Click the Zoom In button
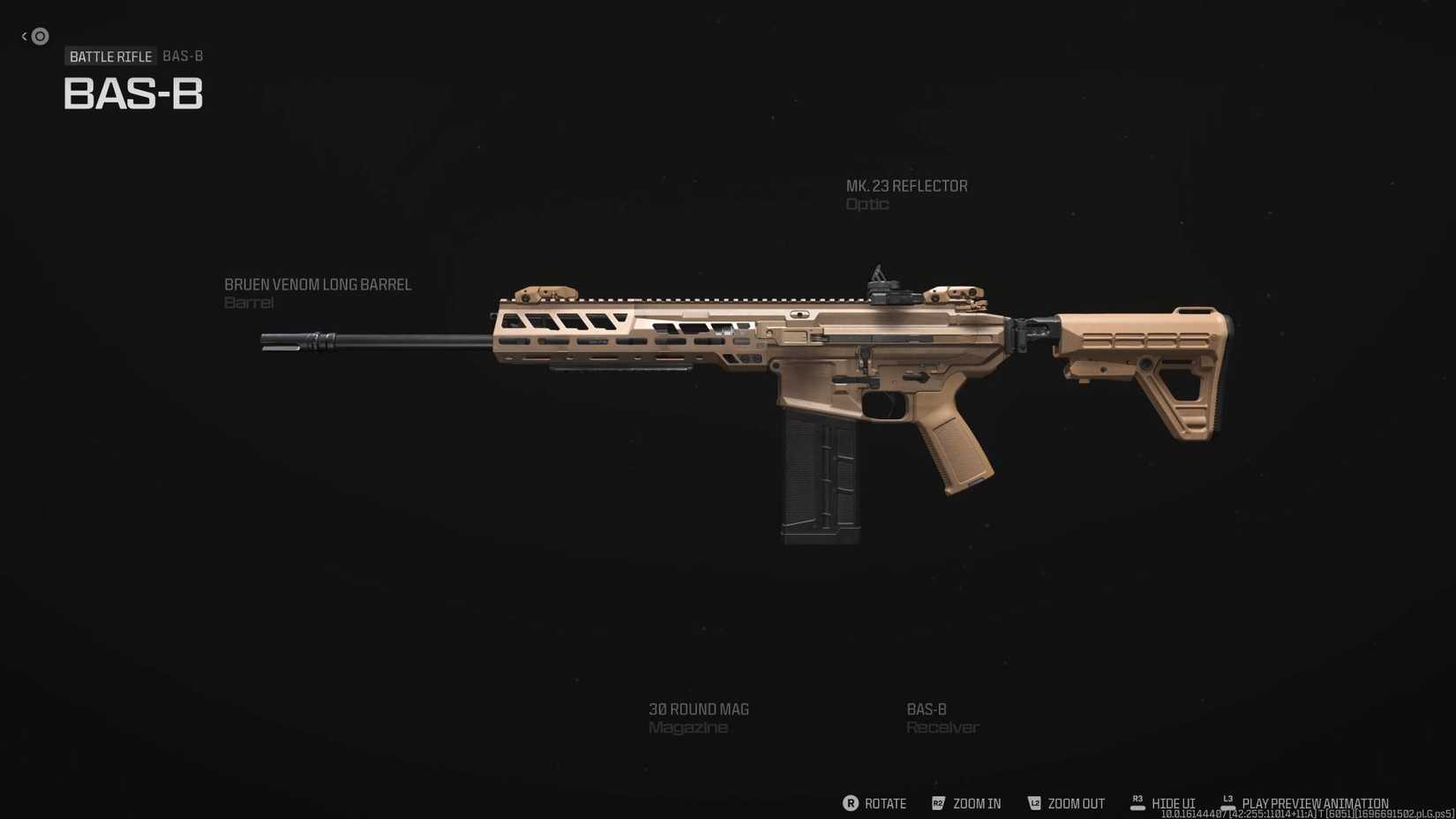This screenshot has height=819, width=1456. (977, 803)
